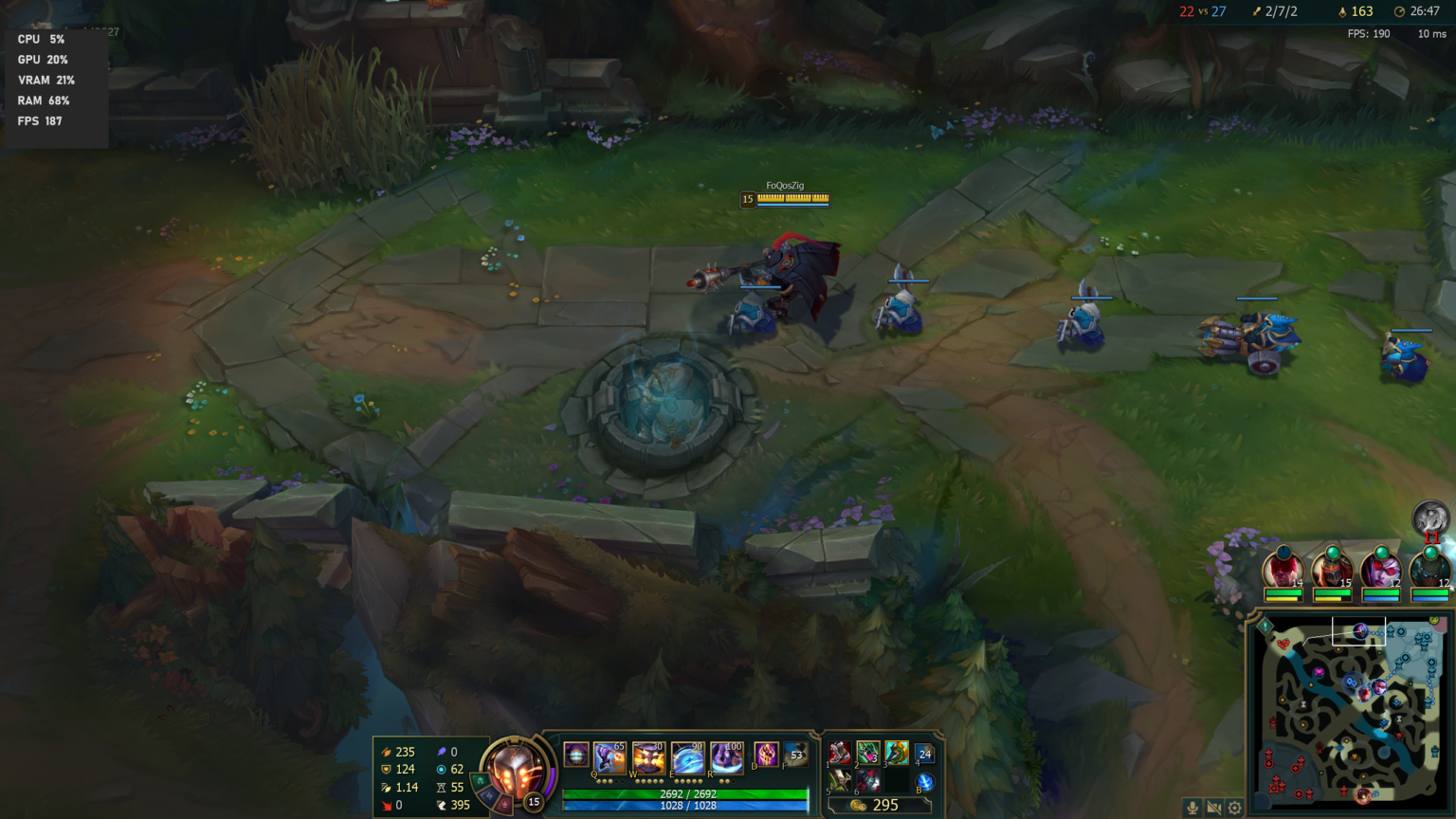Click the D summoner spell icon
The height and width of the screenshot is (819, 1456).
point(765,755)
